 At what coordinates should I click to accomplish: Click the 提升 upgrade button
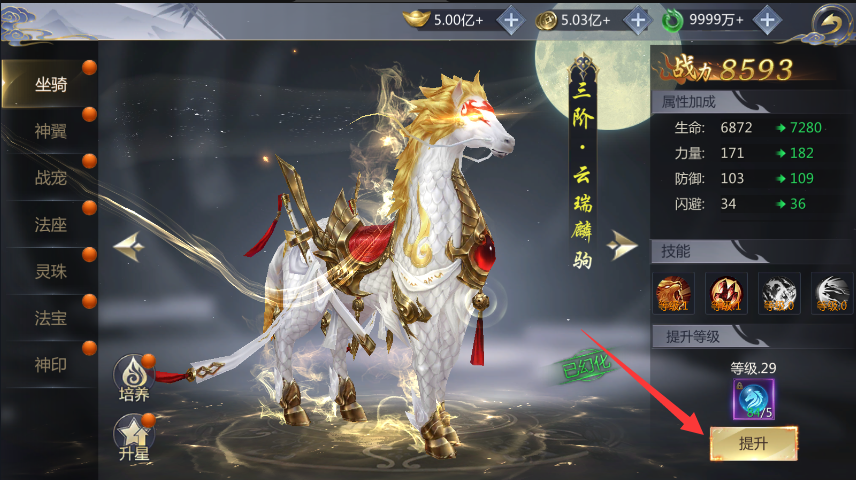click(x=753, y=443)
